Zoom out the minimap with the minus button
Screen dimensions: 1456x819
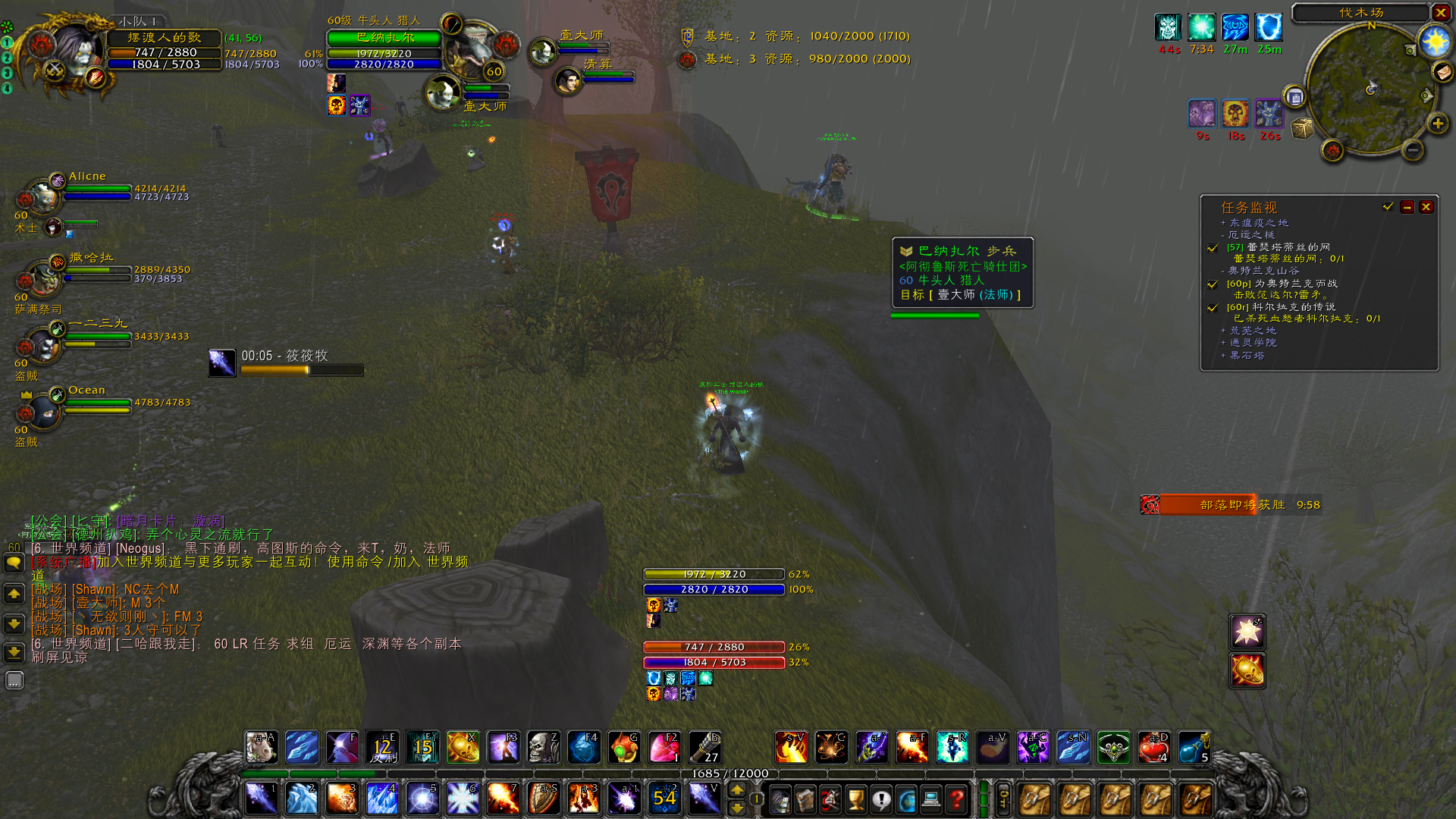[1412, 150]
